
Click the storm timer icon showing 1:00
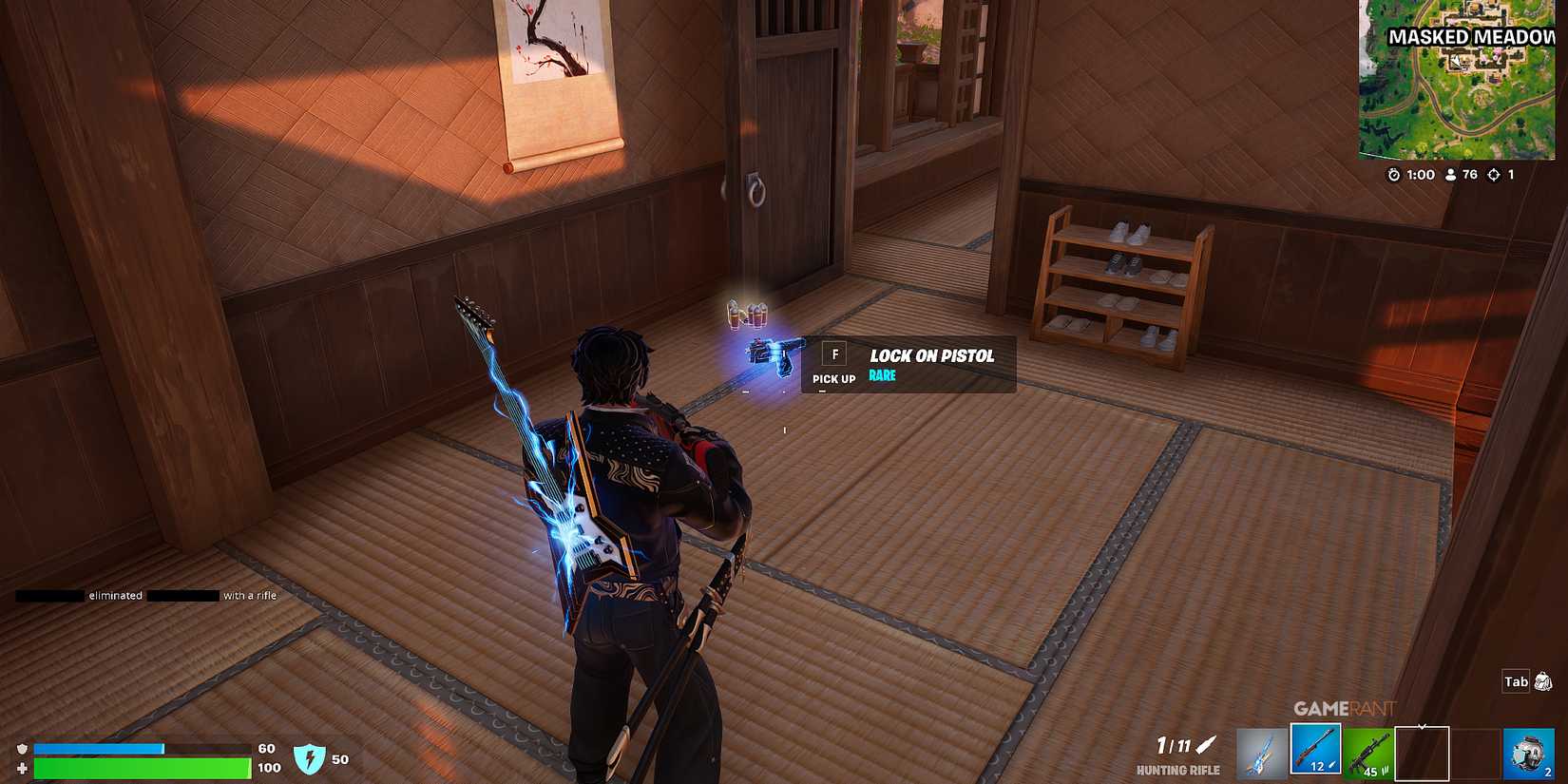(x=1393, y=175)
